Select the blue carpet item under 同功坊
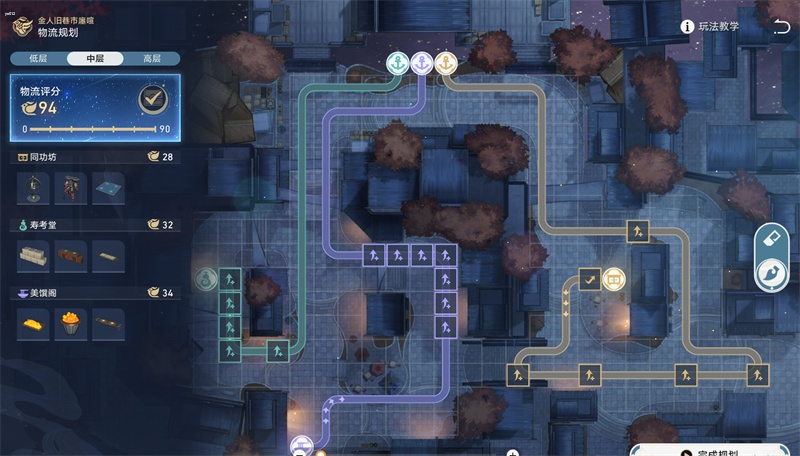800x456 pixels. [x=108, y=186]
